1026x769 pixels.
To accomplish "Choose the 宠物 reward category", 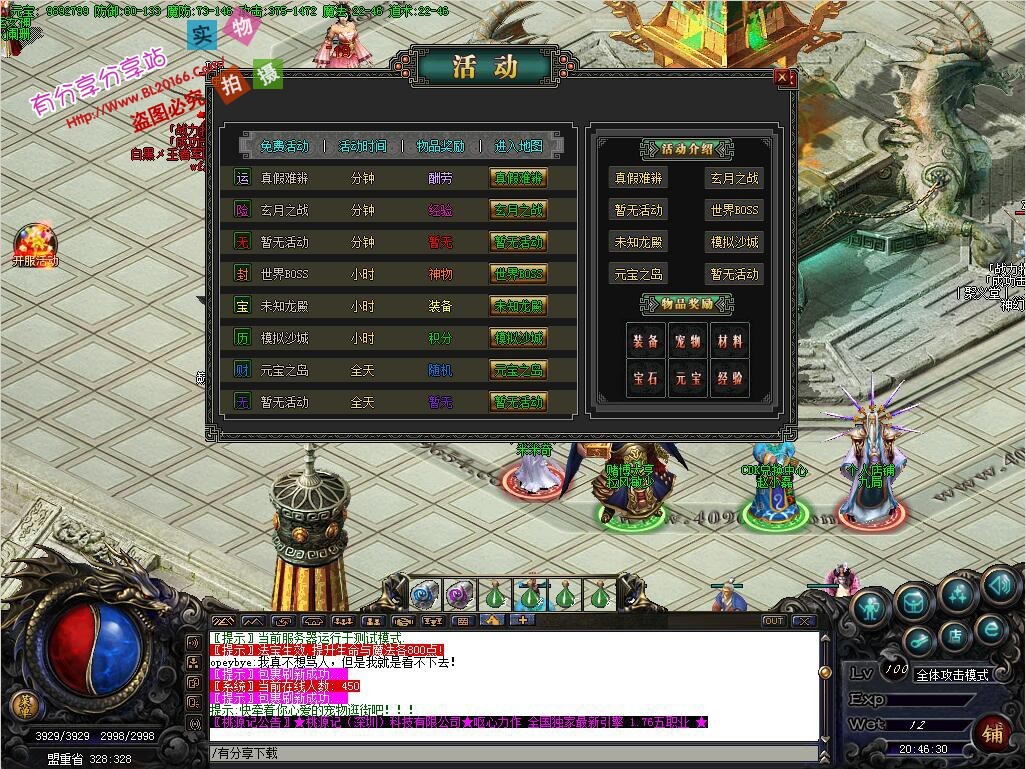I will pos(688,342).
